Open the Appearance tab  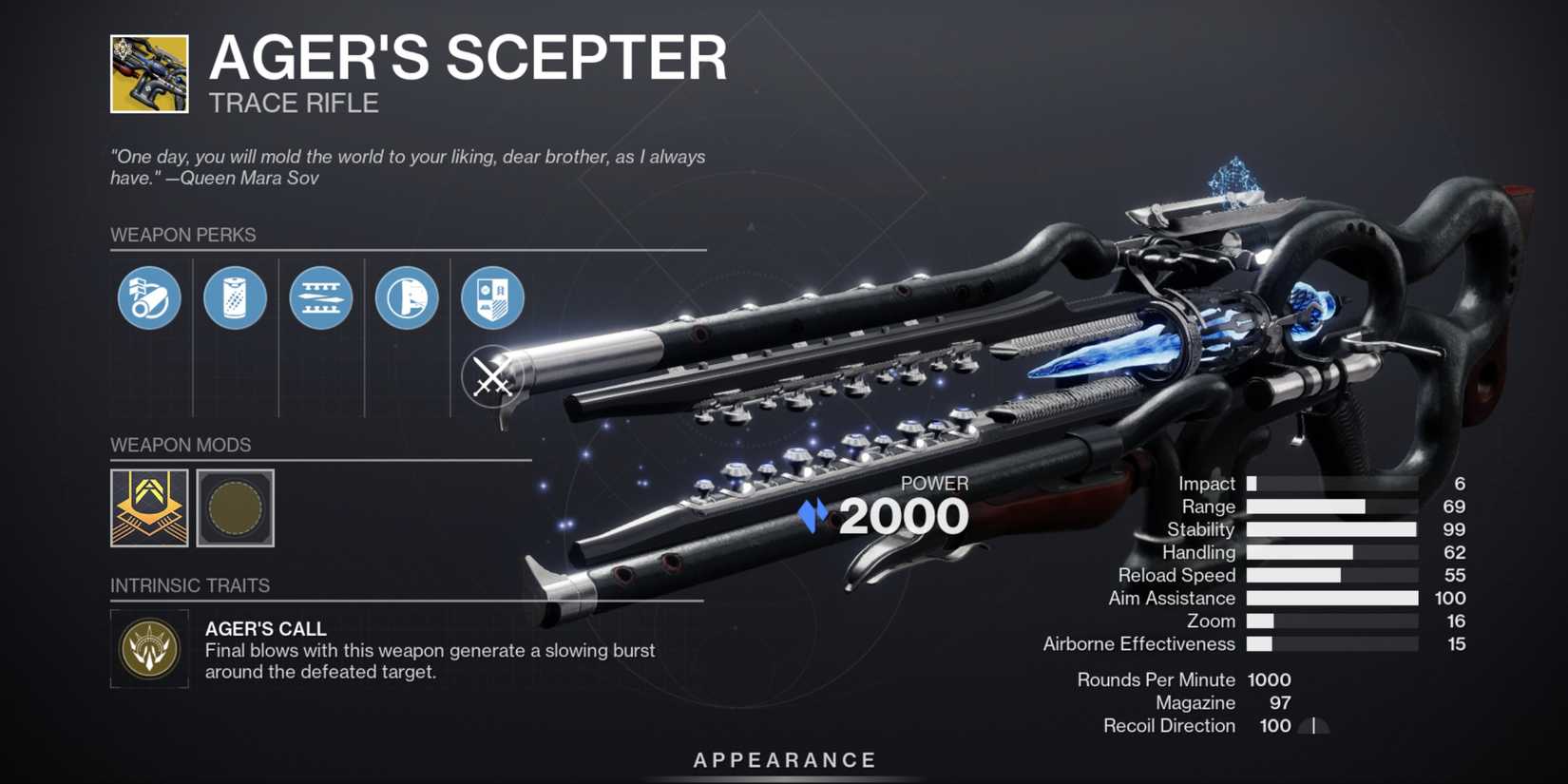(x=783, y=759)
